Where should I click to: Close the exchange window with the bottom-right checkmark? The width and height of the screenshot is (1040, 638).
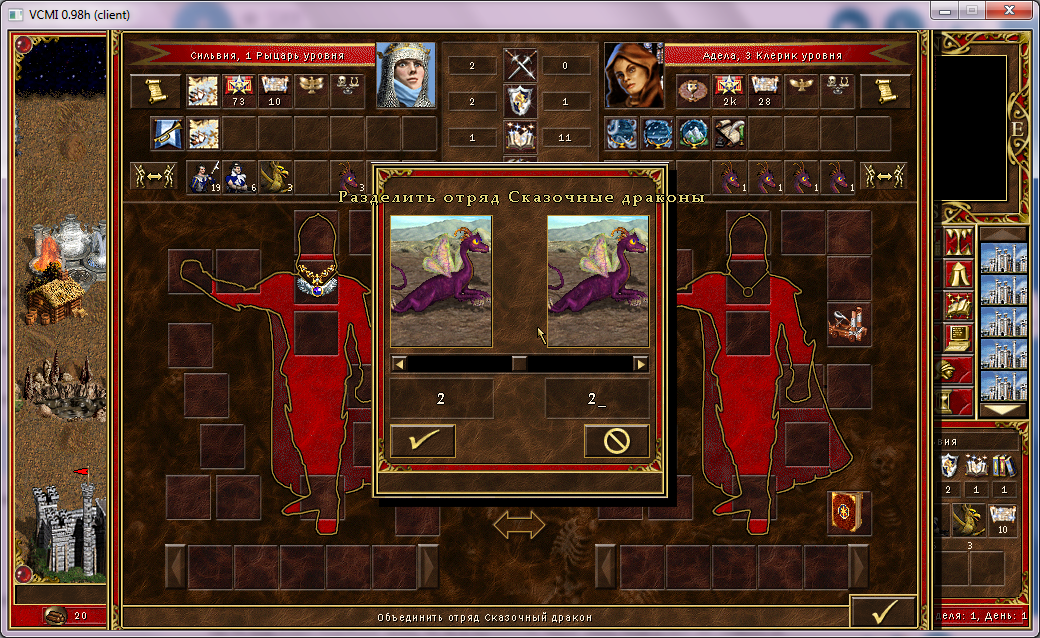(x=883, y=609)
